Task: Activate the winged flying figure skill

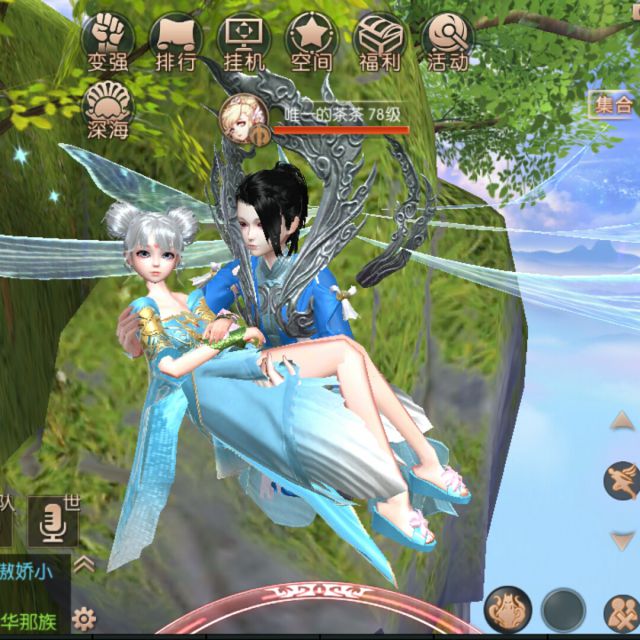Action: 622,481
